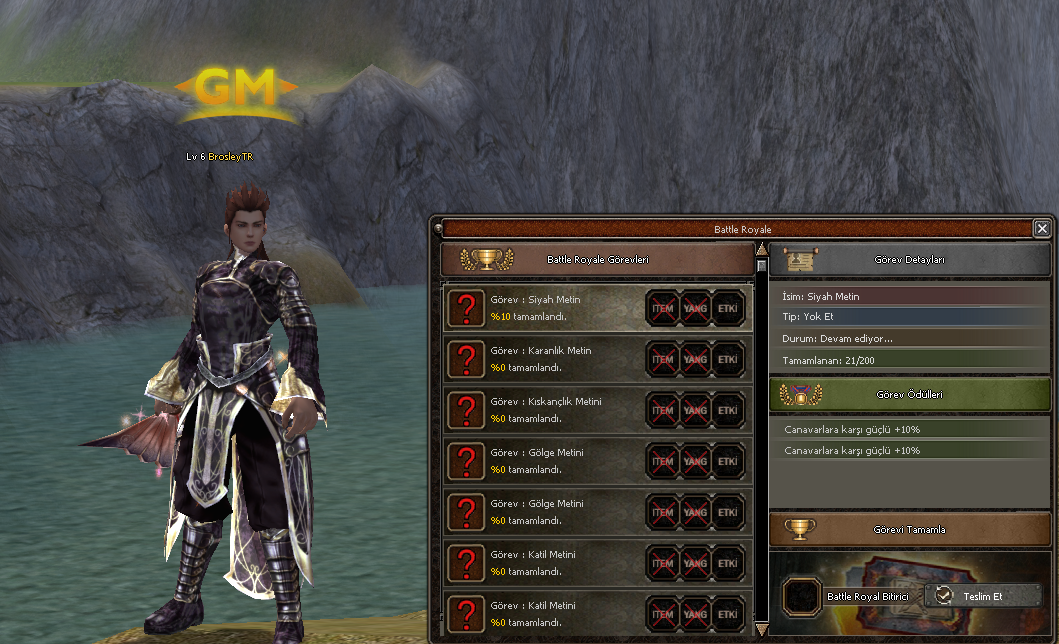The width and height of the screenshot is (1059, 644).
Task: Click the quest list's scroll-up arrow
Action: click(761, 249)
